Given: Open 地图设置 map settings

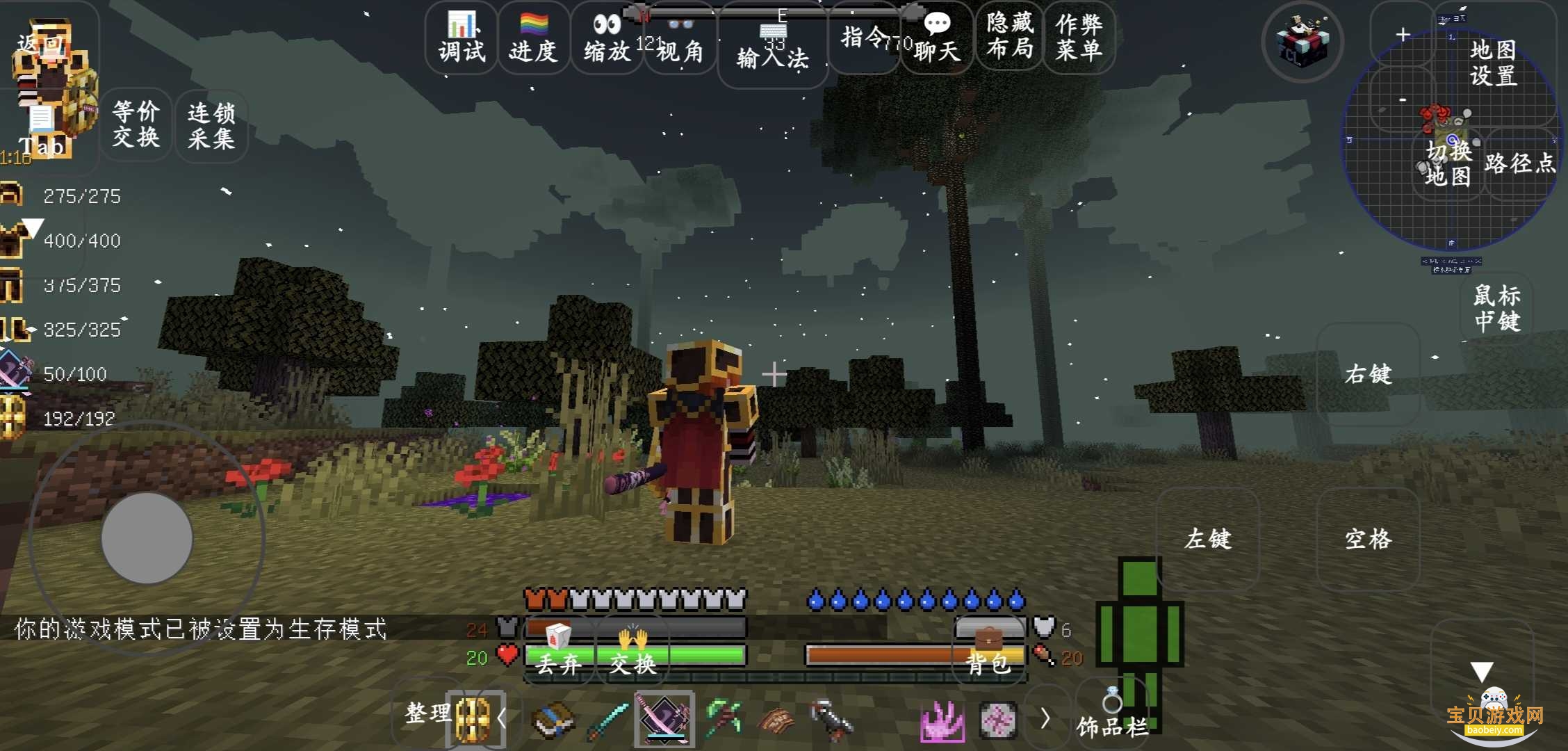Looking at the screenshot, I should [x=1493, y=63].
